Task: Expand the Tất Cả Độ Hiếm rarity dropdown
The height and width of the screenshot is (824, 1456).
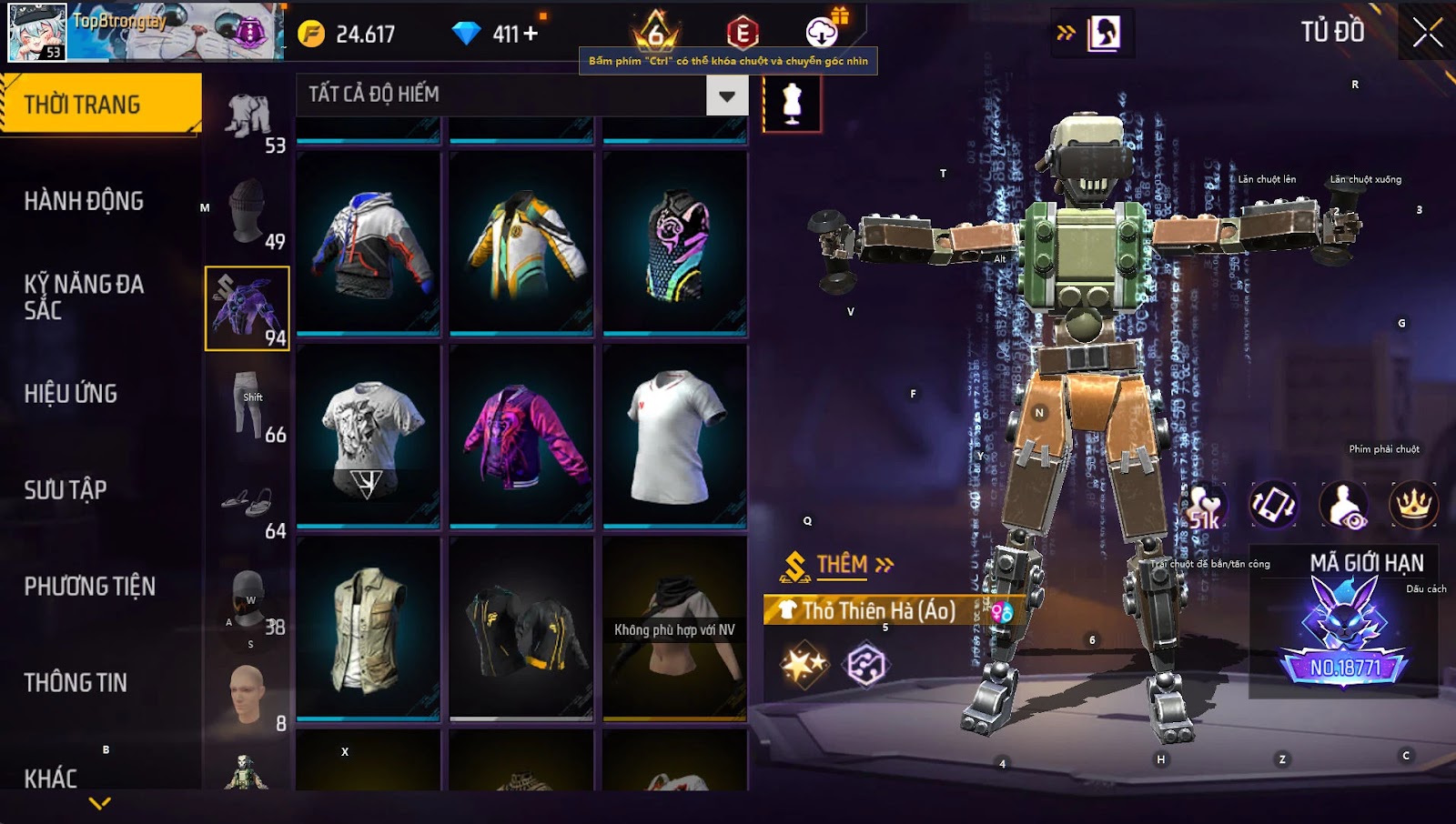Action: pyautogui.click(x=726, y=95)
